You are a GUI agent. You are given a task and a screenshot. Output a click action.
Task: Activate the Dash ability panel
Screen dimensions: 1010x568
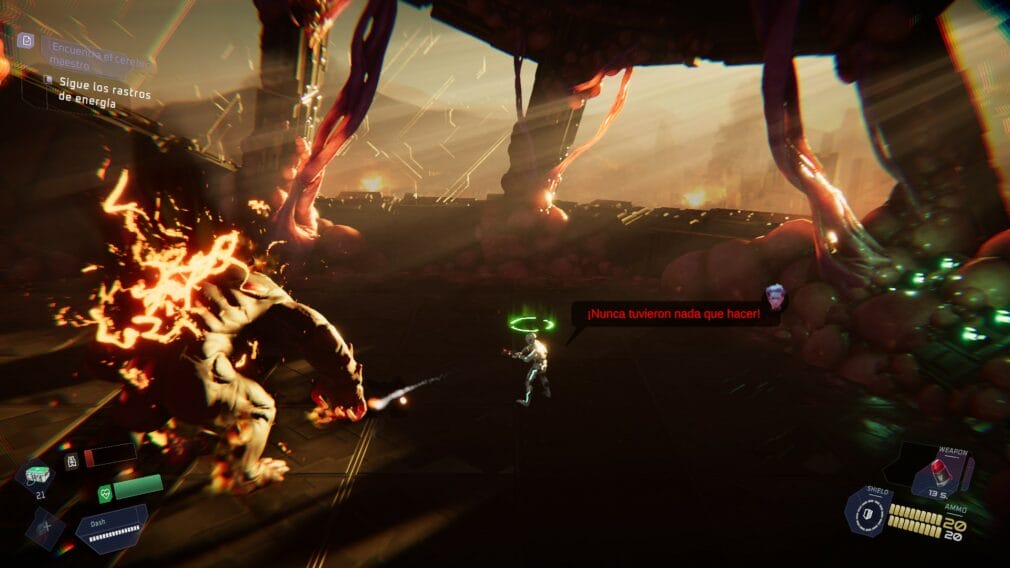point(111,528)
